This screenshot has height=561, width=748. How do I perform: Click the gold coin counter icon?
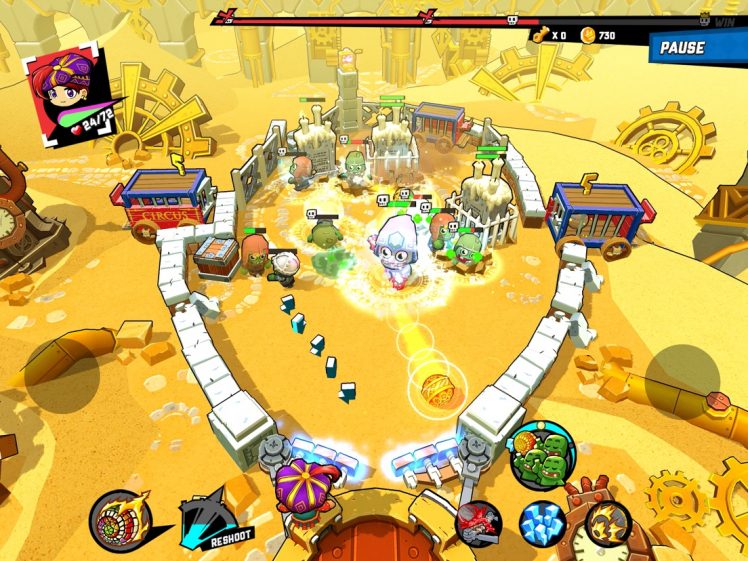pyautogui.click(x=589, y=35)
